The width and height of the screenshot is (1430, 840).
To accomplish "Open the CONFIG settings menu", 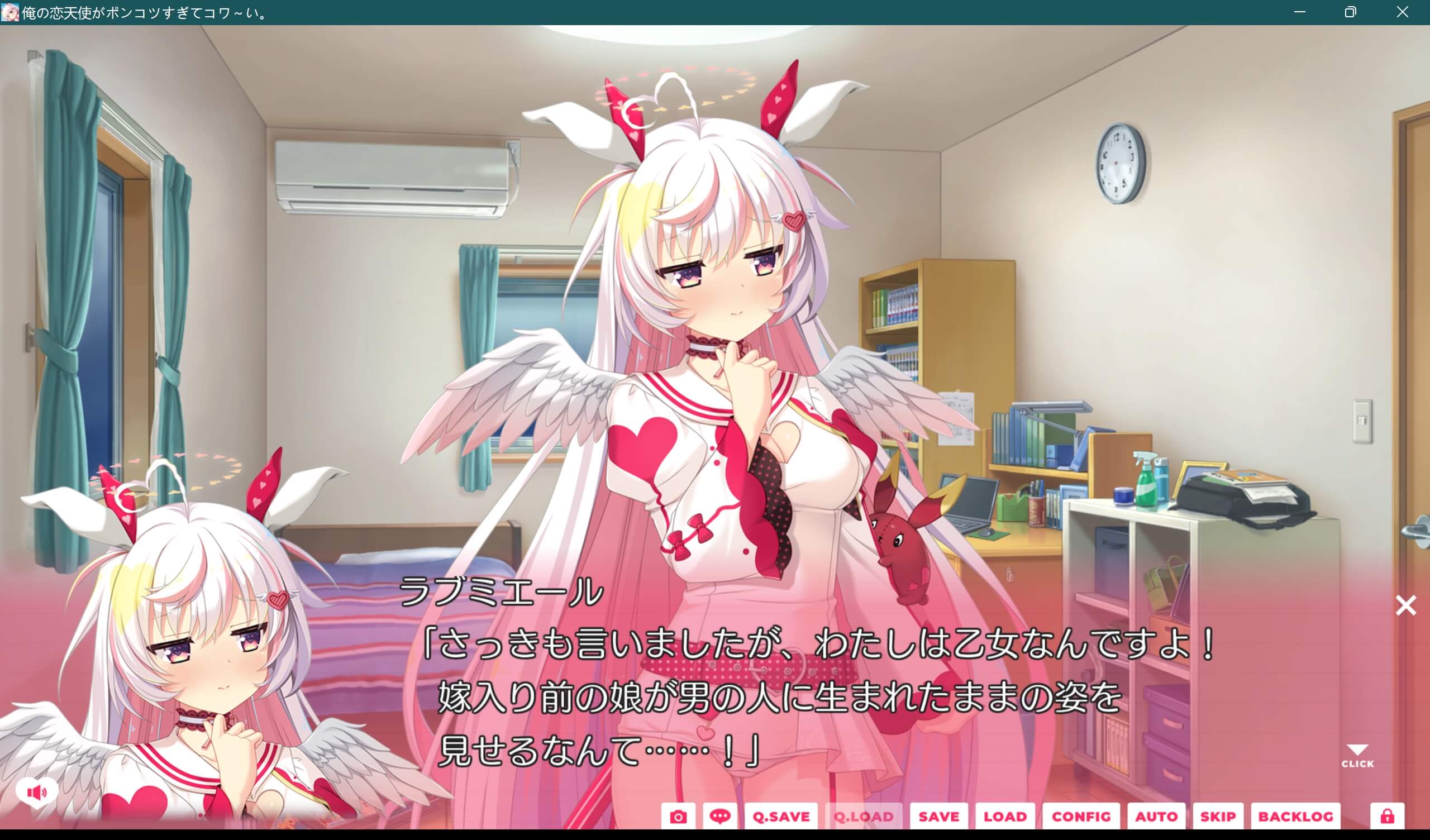I will point(1083,816).
